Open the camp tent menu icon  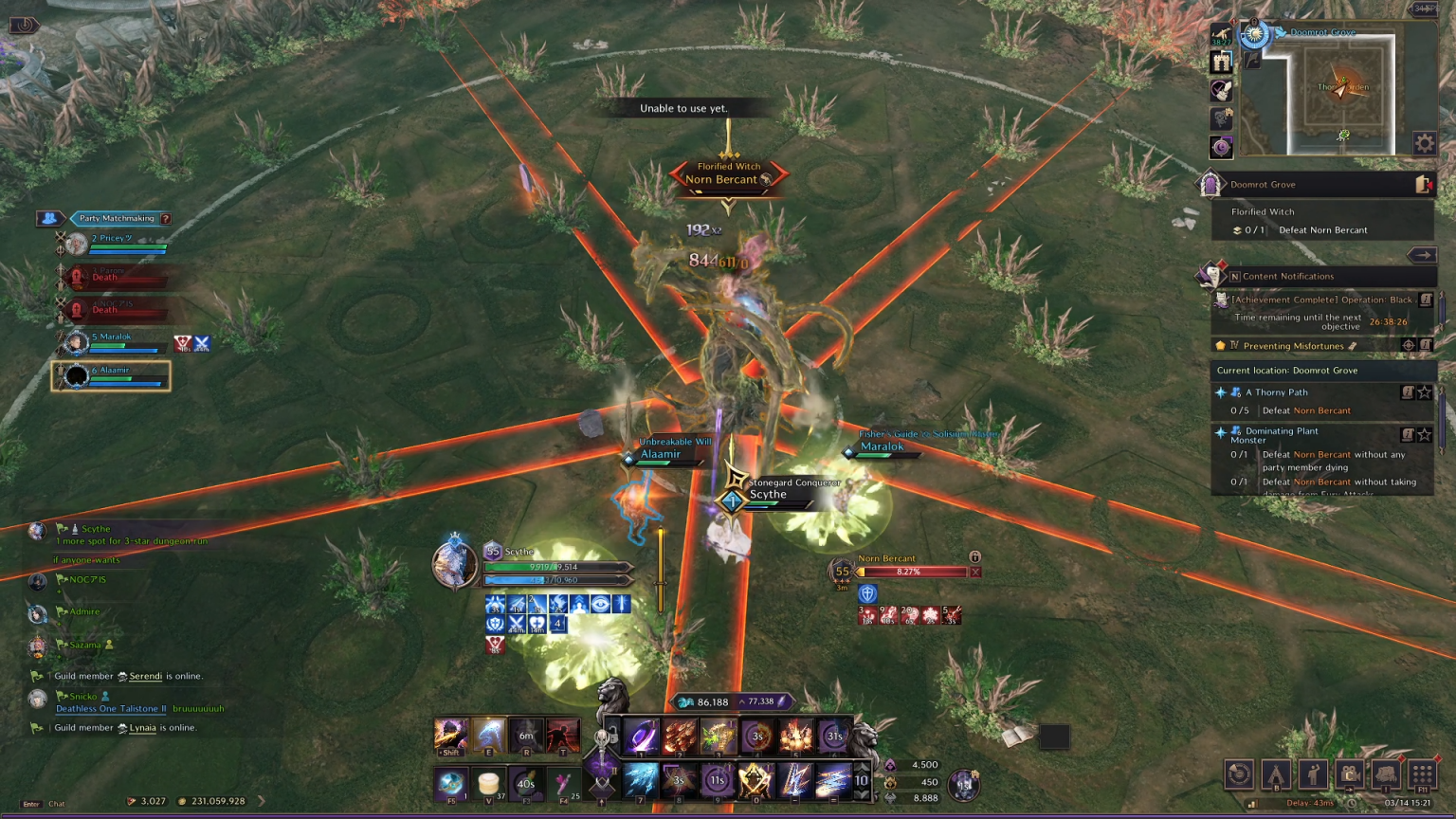(x=1276, y=774)
